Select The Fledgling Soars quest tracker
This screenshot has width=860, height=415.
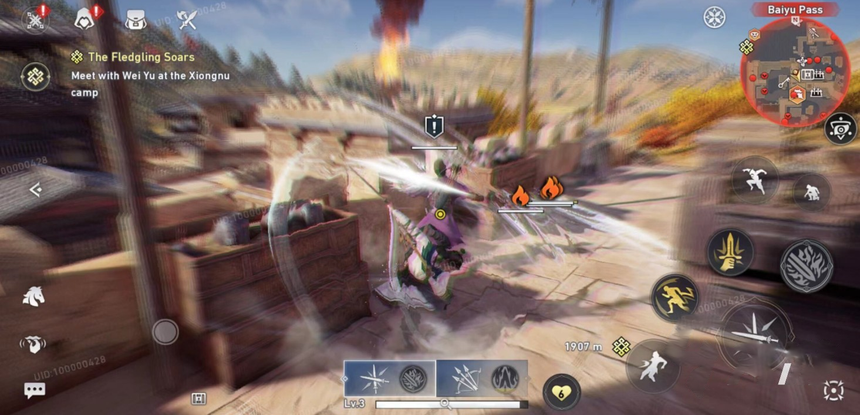140,57
